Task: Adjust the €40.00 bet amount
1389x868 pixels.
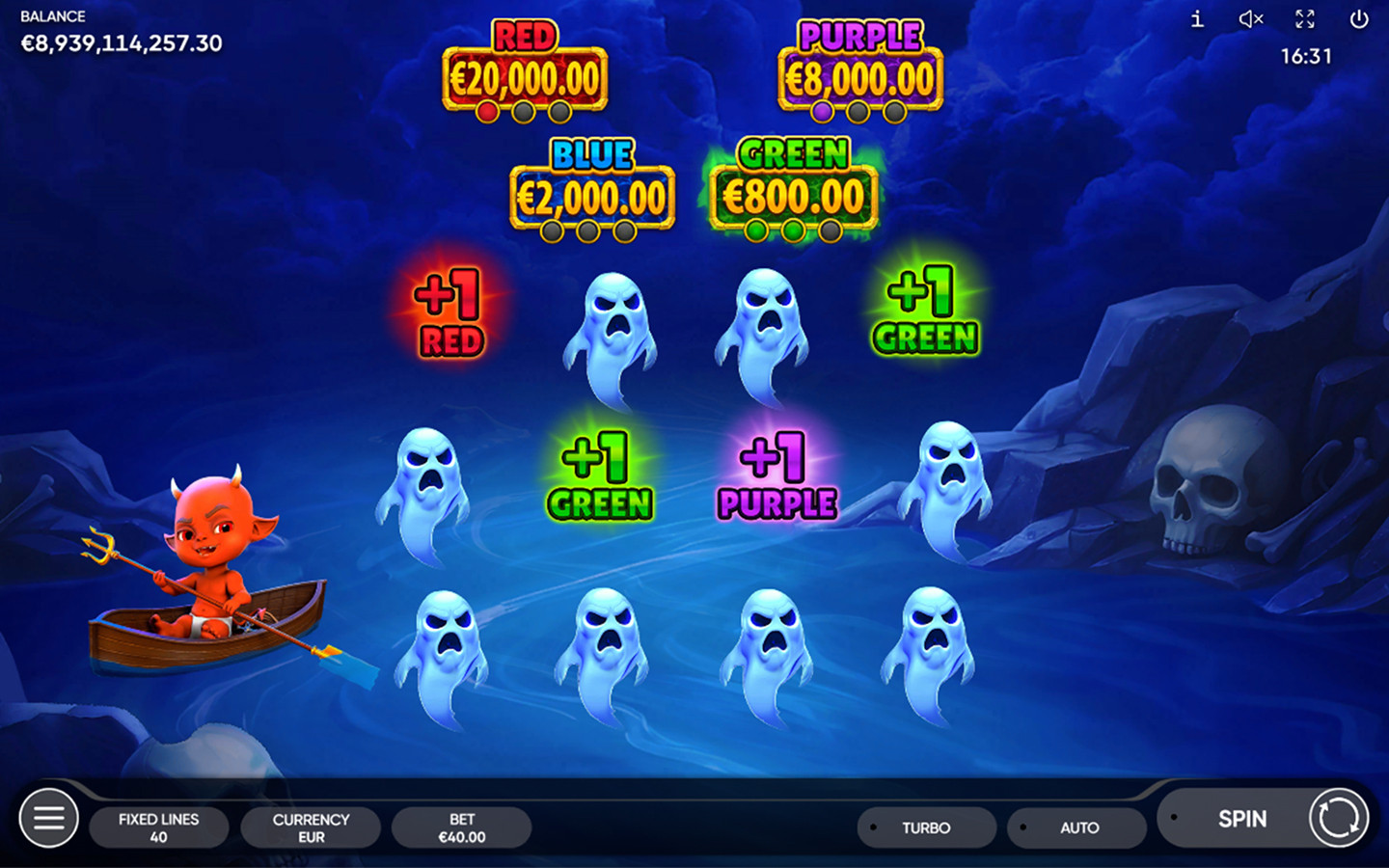Action: pos(462,827)
